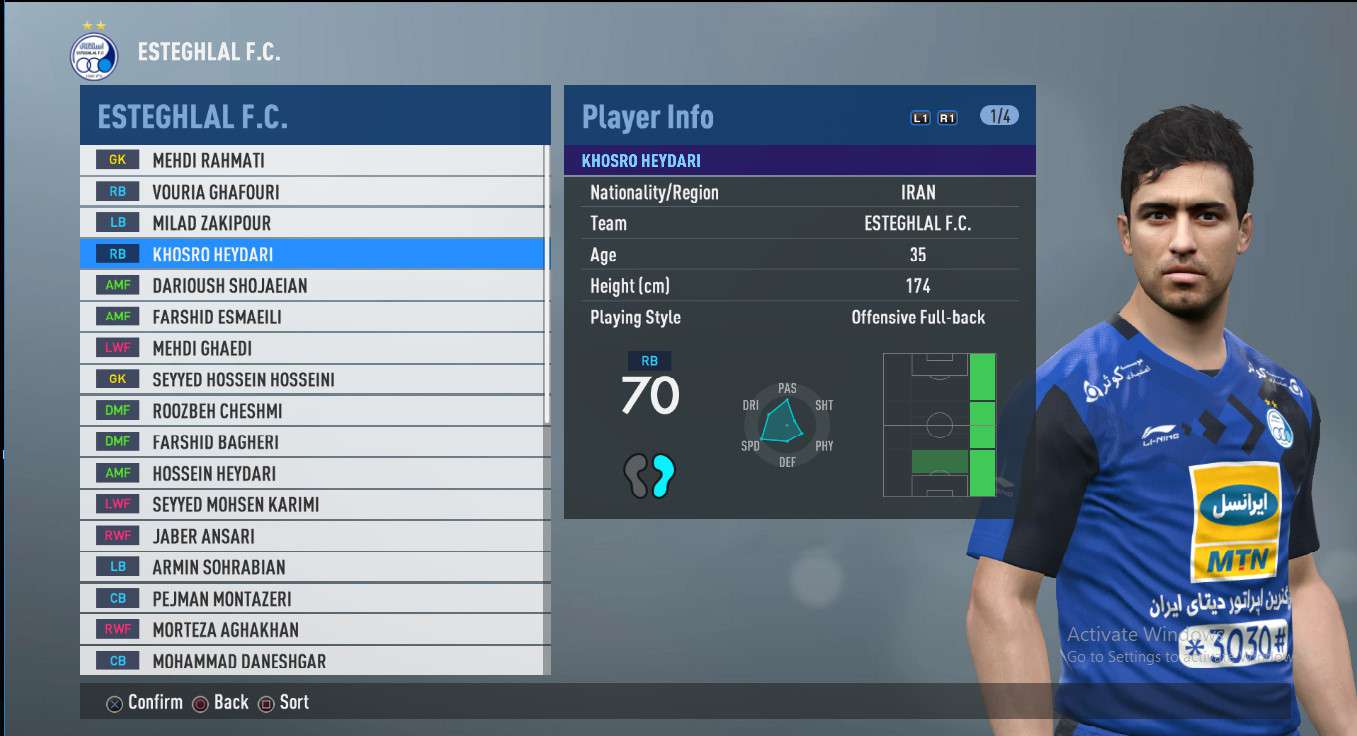The image size is (1357, 736).
Task: Click the 1/4 Player Info page indicator
Action: coord(999,116)
